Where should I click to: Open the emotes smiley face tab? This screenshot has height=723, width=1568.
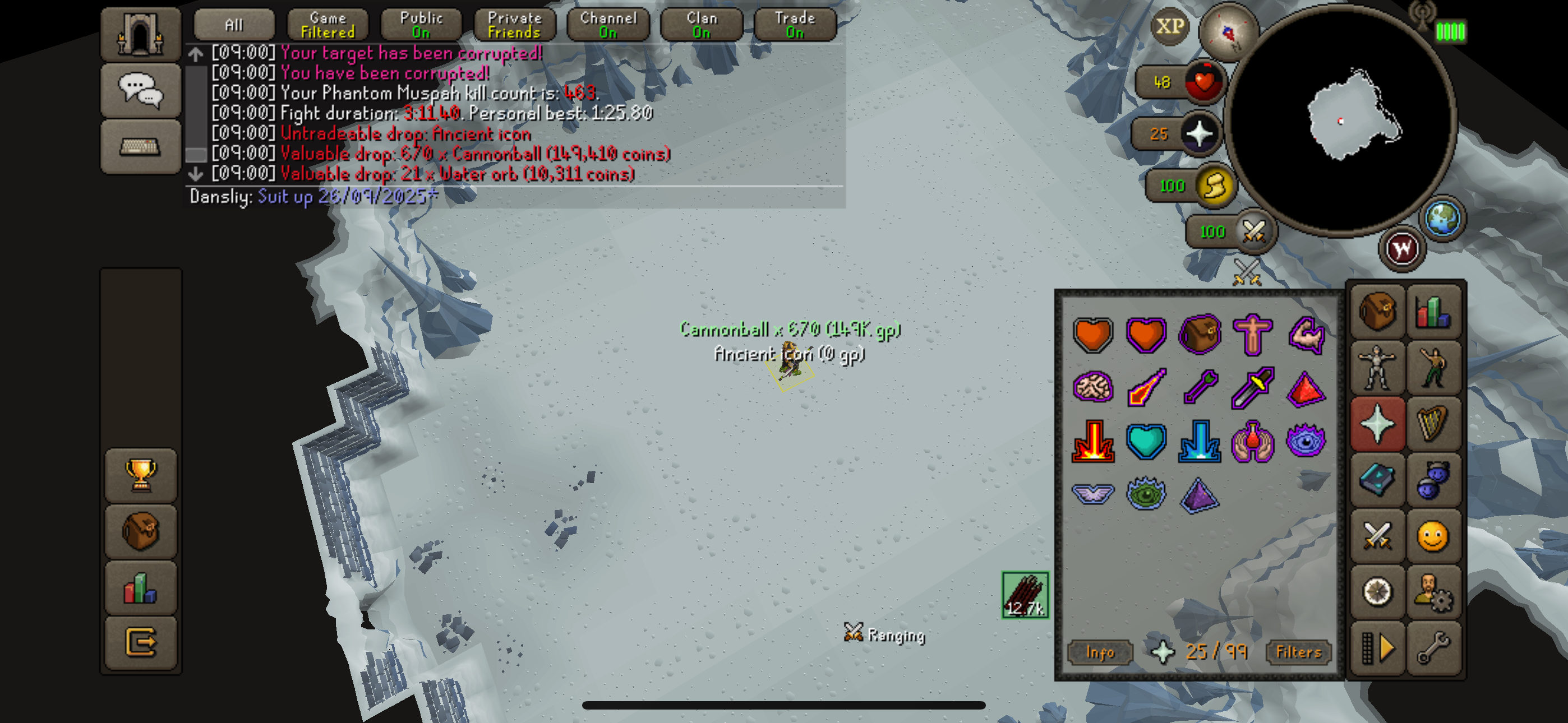(1432, 537)
